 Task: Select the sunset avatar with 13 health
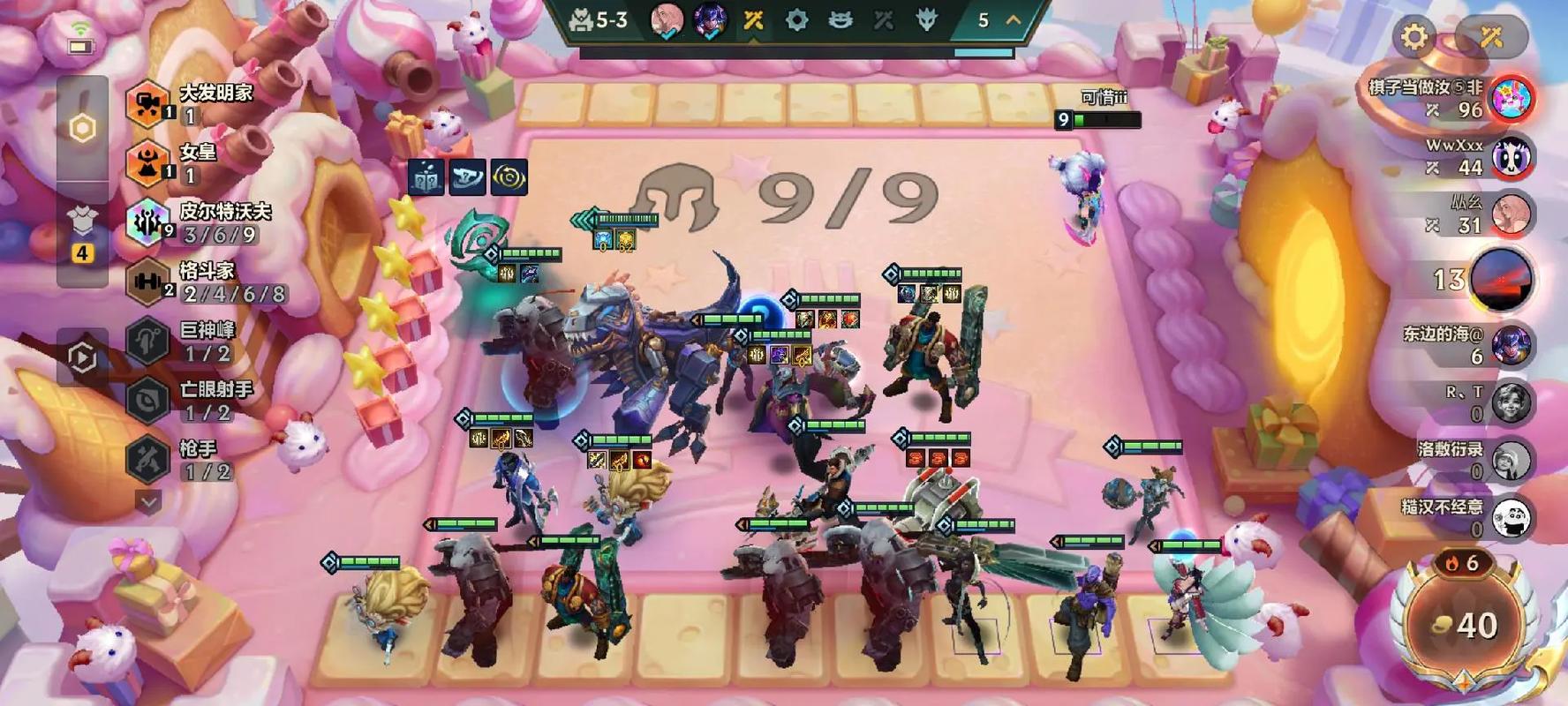click(1503, 280)
